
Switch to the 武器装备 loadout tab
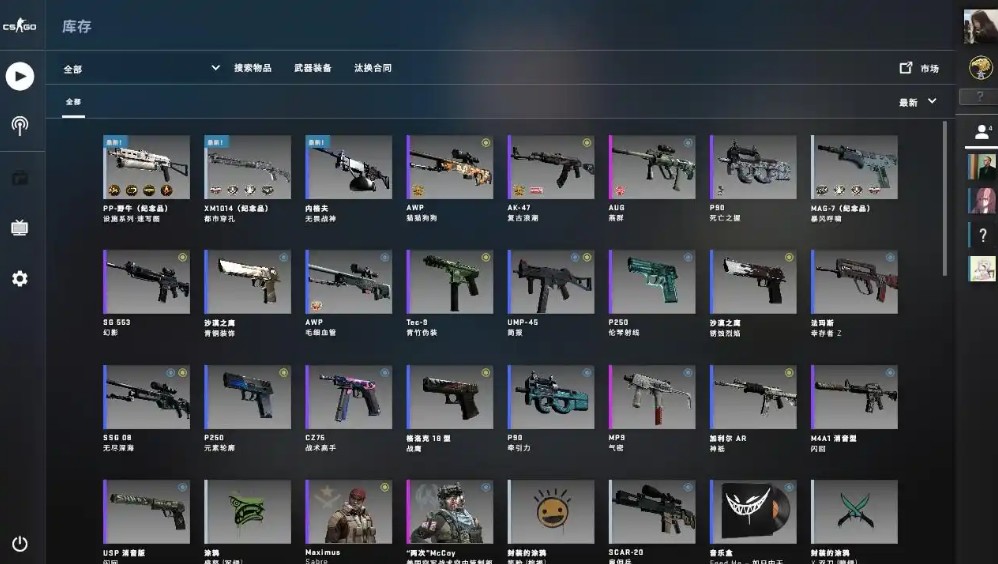(313, 68)
